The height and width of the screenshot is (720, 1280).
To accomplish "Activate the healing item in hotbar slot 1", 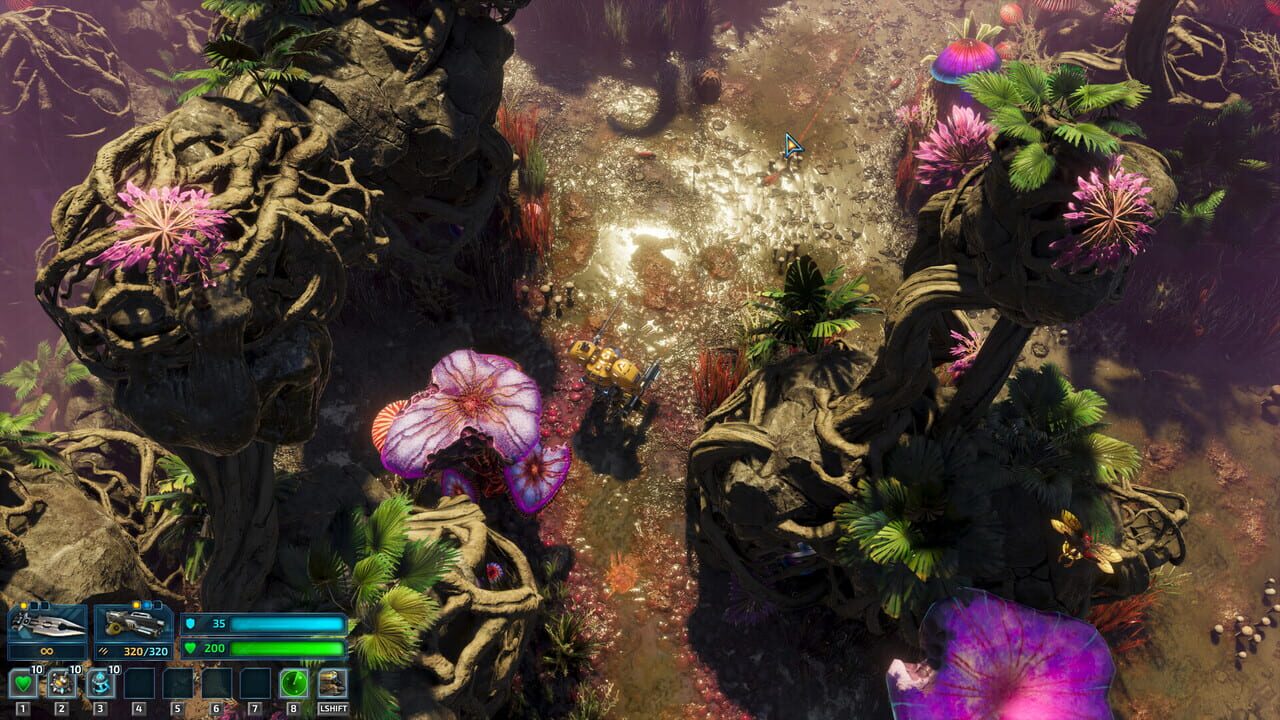I will 22,683.
